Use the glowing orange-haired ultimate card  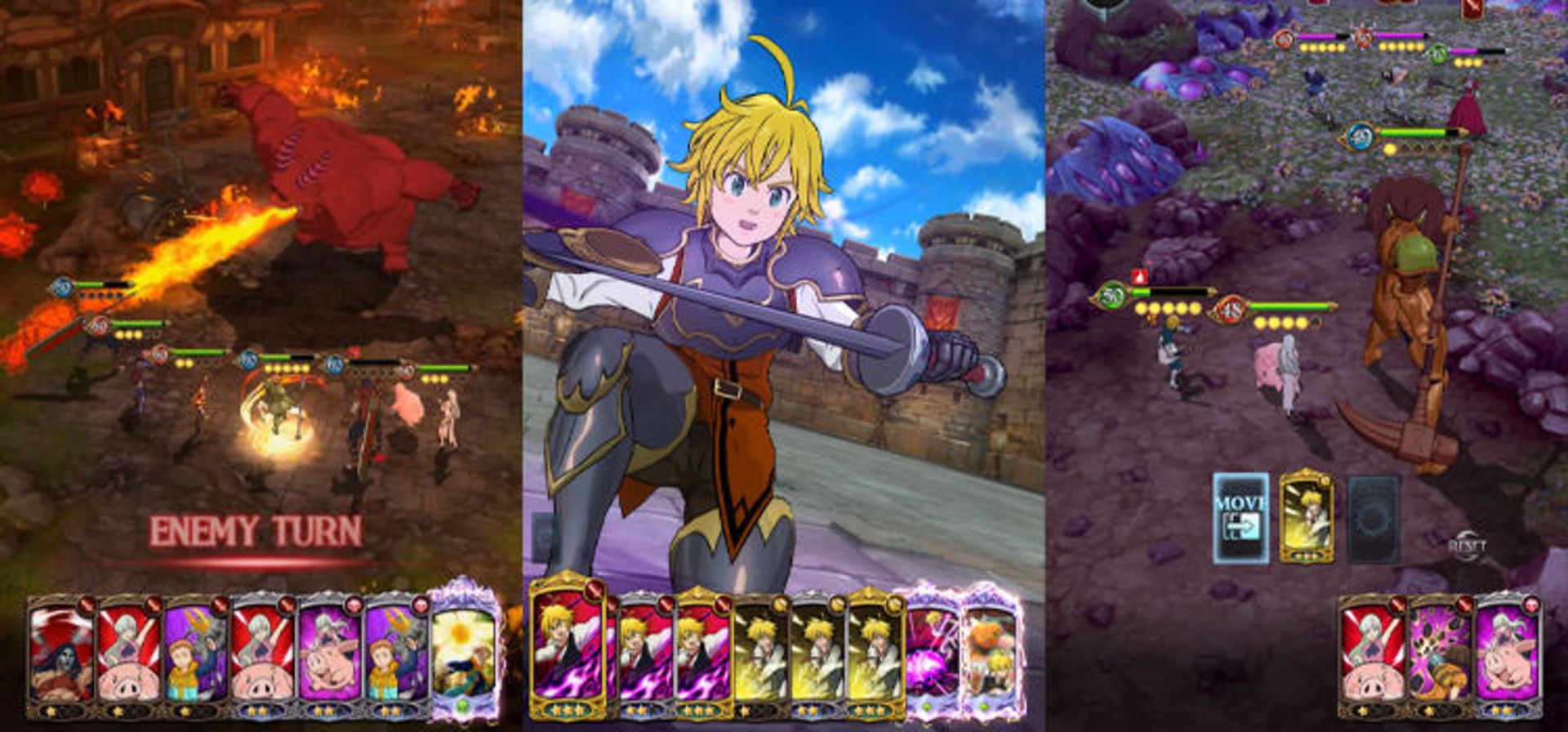click(990, 654)
